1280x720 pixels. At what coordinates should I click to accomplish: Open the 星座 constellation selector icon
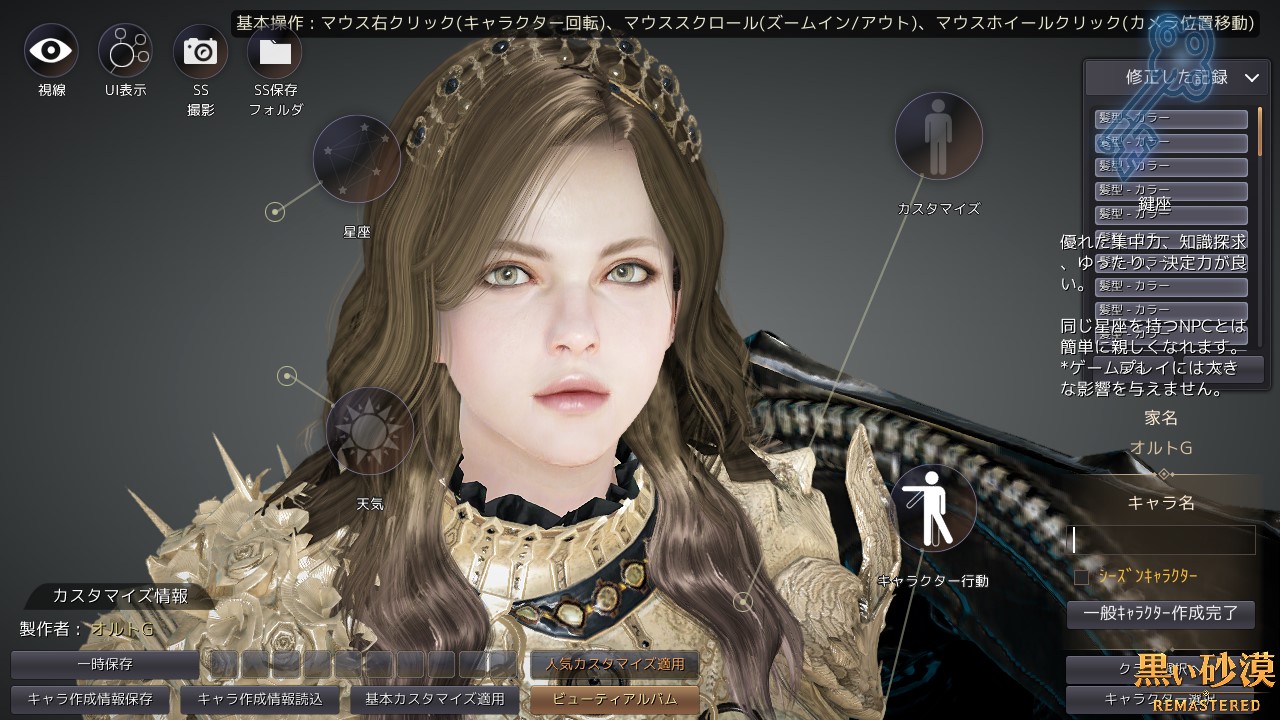[x=357, y=160]
